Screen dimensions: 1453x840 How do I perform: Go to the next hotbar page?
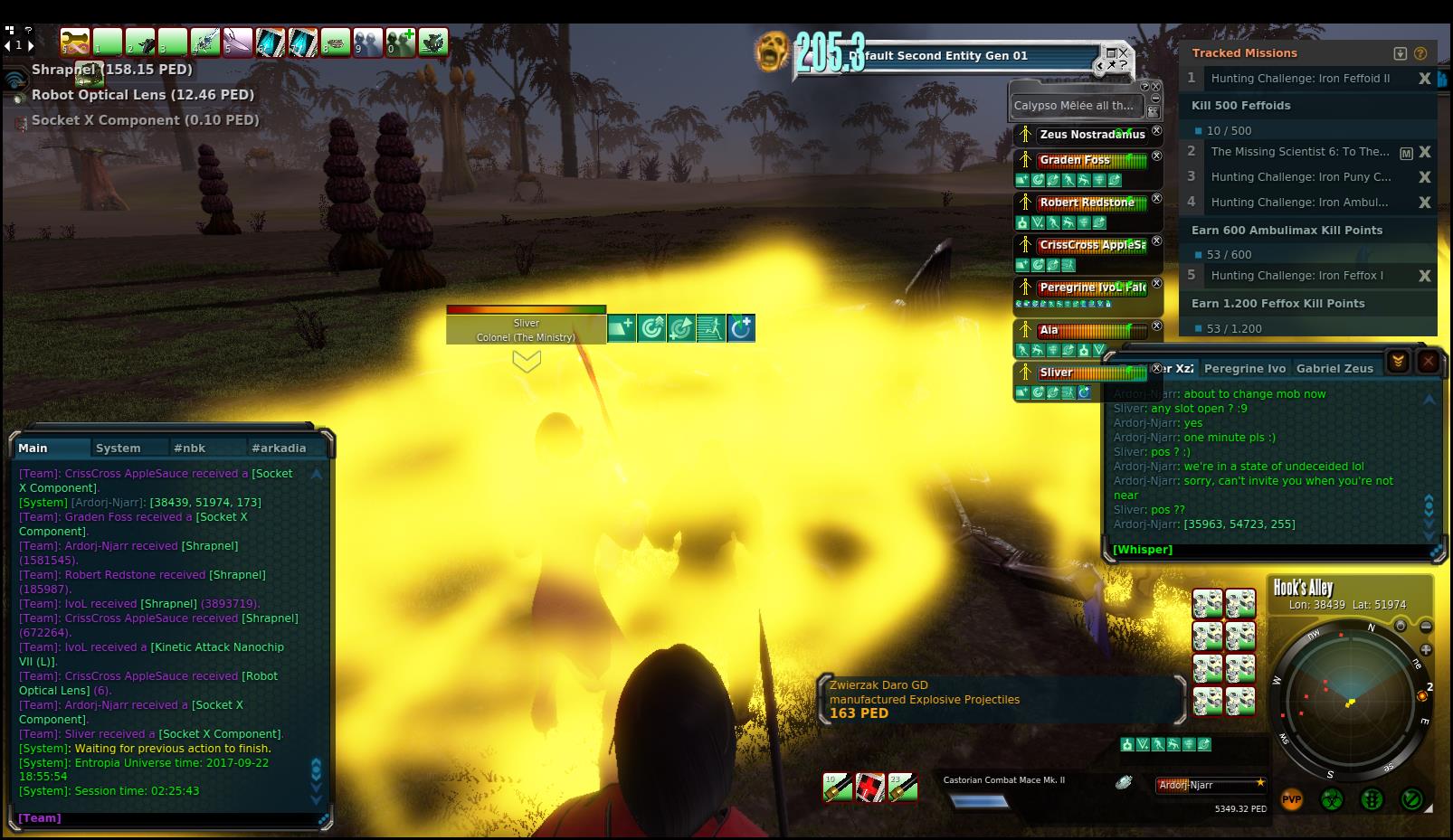31,44
